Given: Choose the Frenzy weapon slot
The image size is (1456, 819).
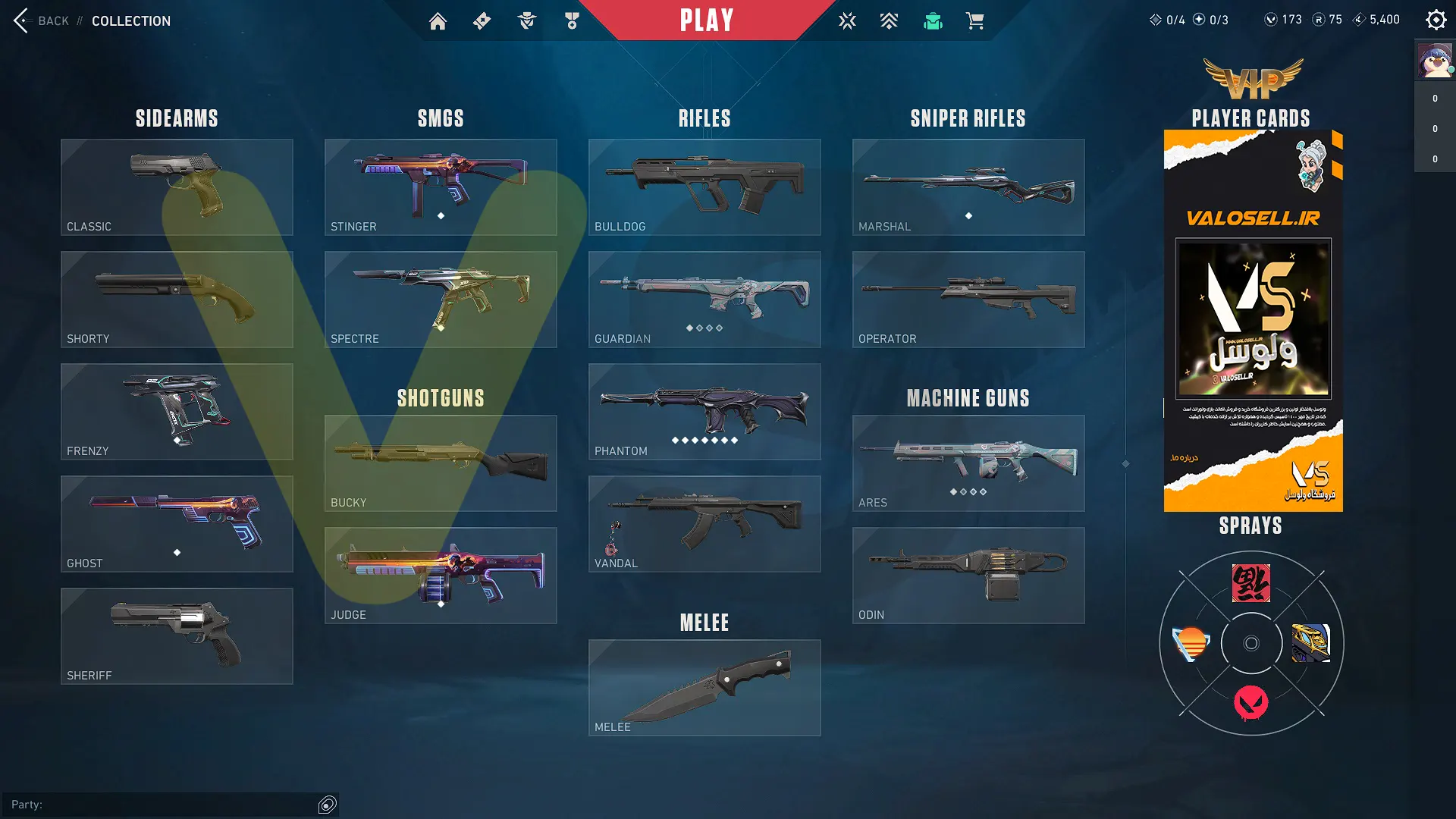Looking at the screenshot, I should 177,411.
